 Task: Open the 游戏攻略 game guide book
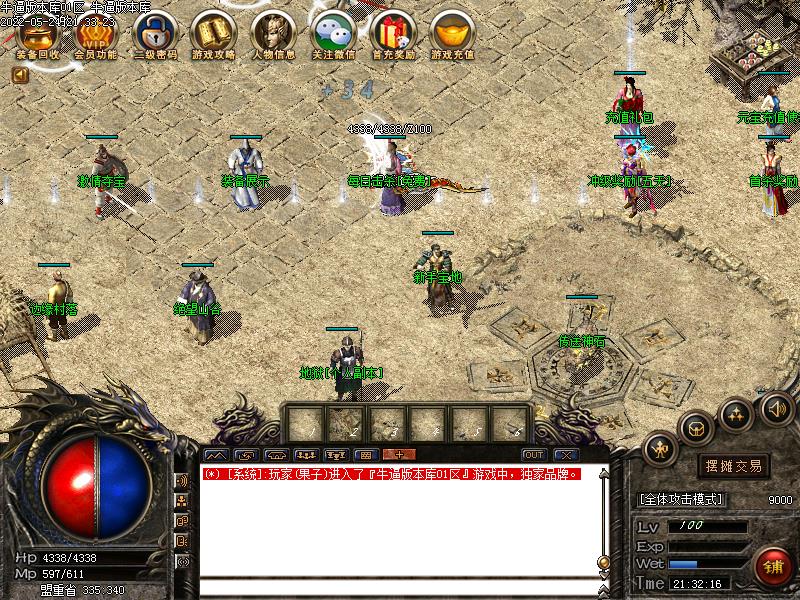point(215,35)
